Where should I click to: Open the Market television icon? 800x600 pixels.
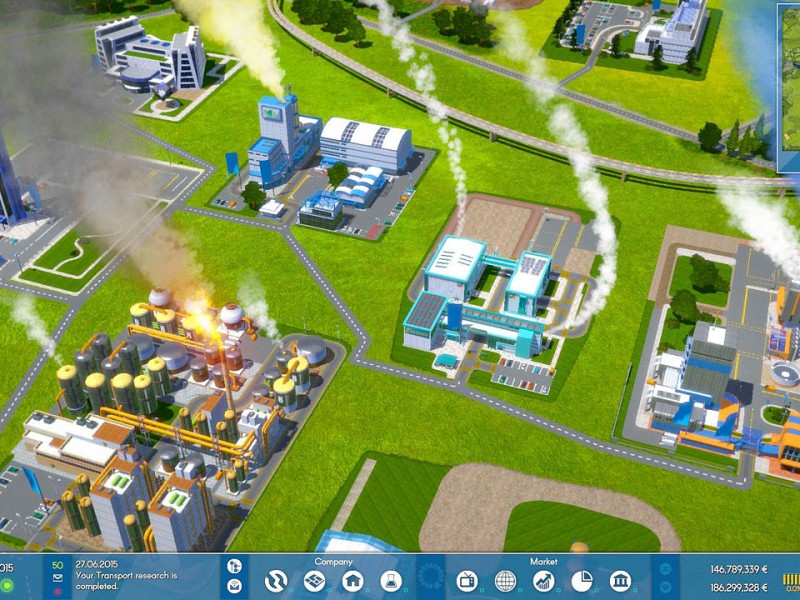pos(468,581)
